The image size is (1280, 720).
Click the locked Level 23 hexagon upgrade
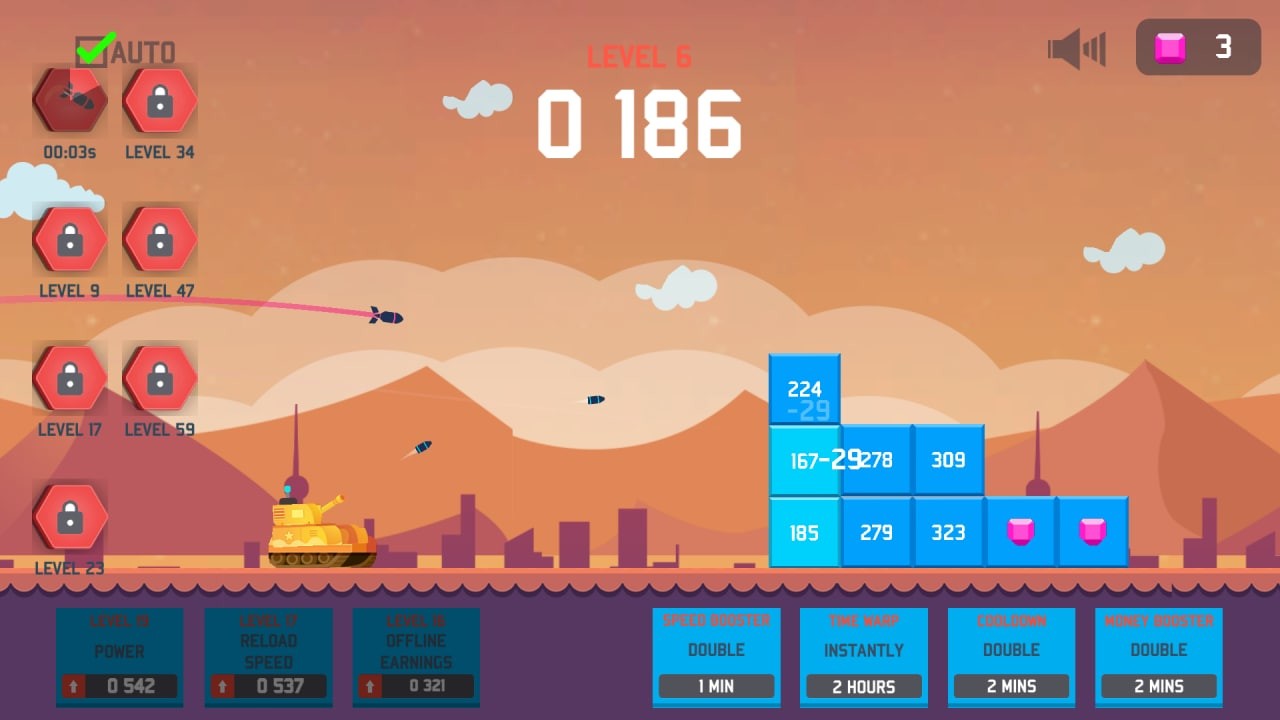pos(70,516)
